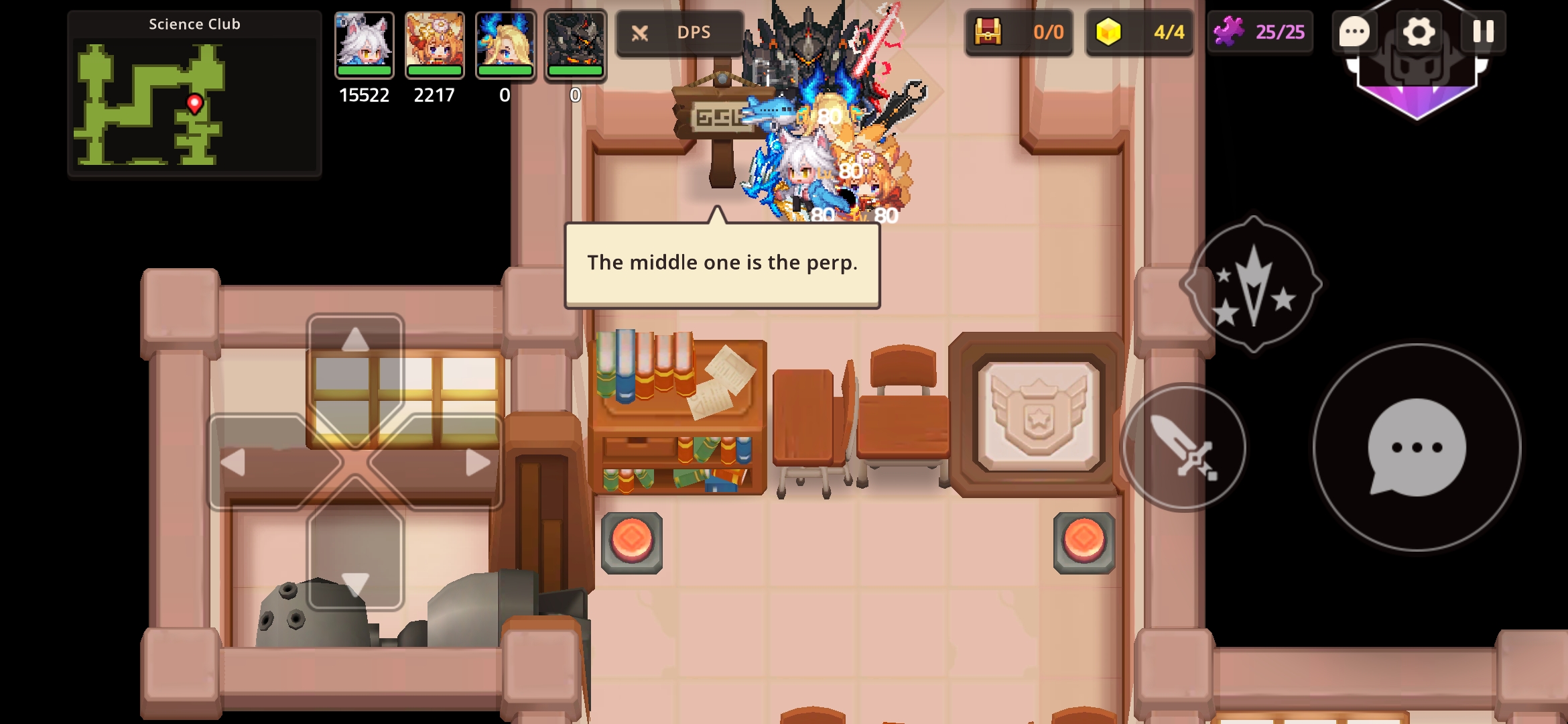Check the yellow cube collectible counter
The width and height of the screenshot is (1568, 724).
pyautogui.click(x=1139, y=32)
